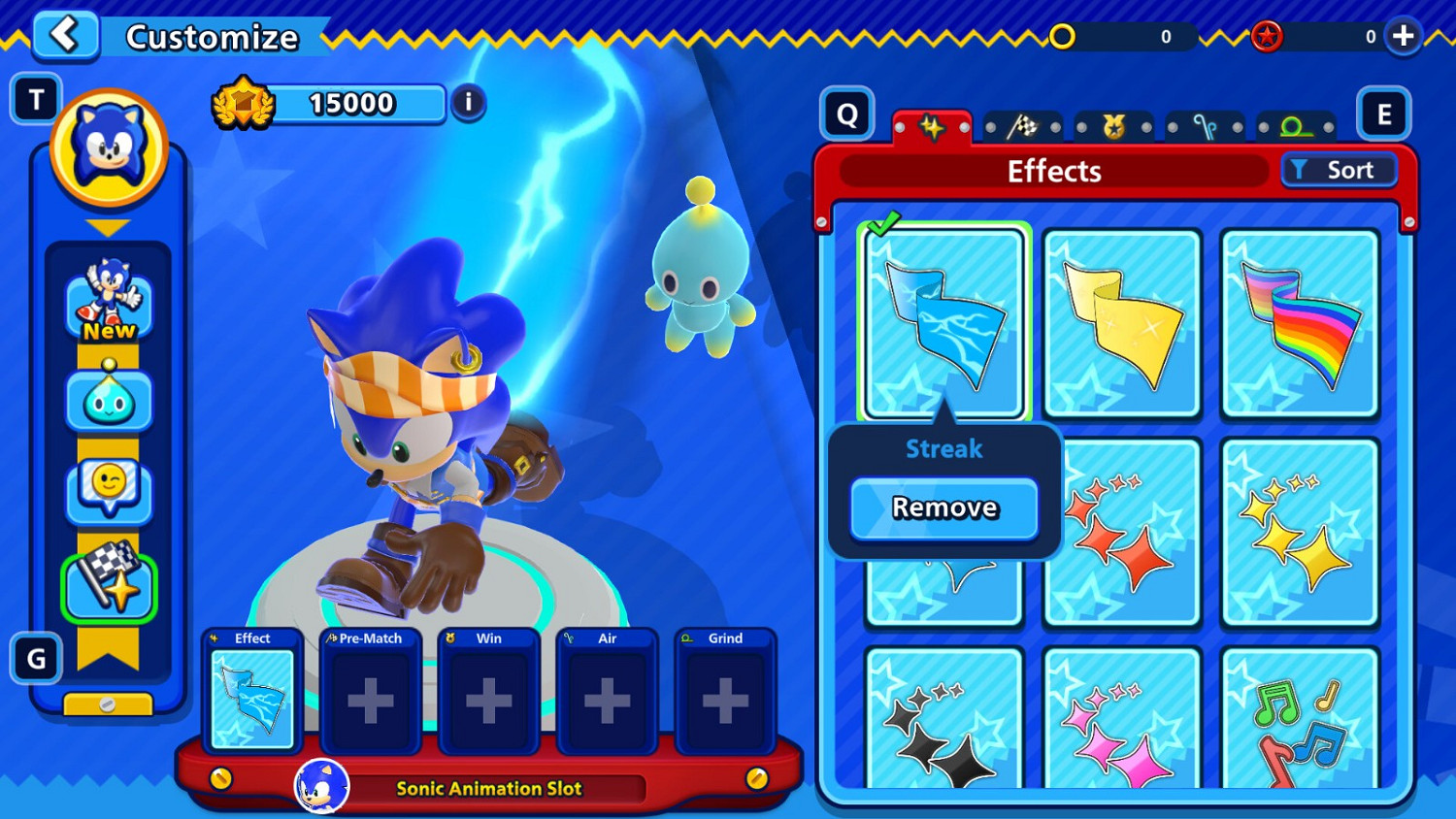Open the emote sticker icon
The image size is (1456, 819).
click(109, 491)
